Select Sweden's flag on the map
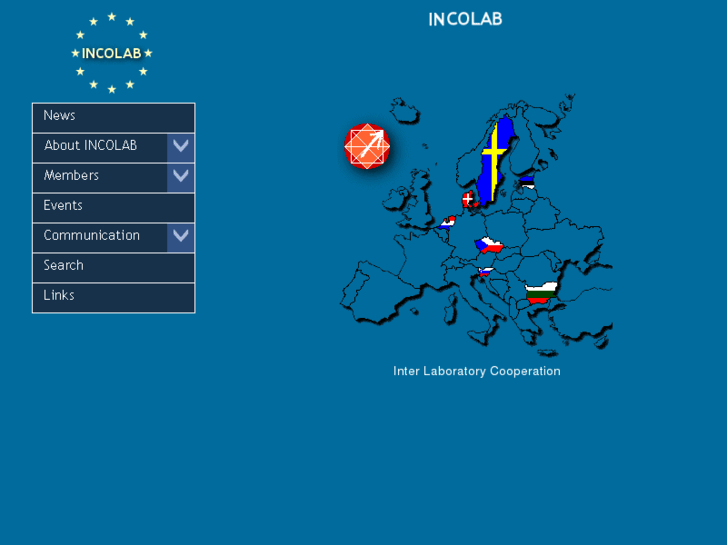 pos(494,160)
